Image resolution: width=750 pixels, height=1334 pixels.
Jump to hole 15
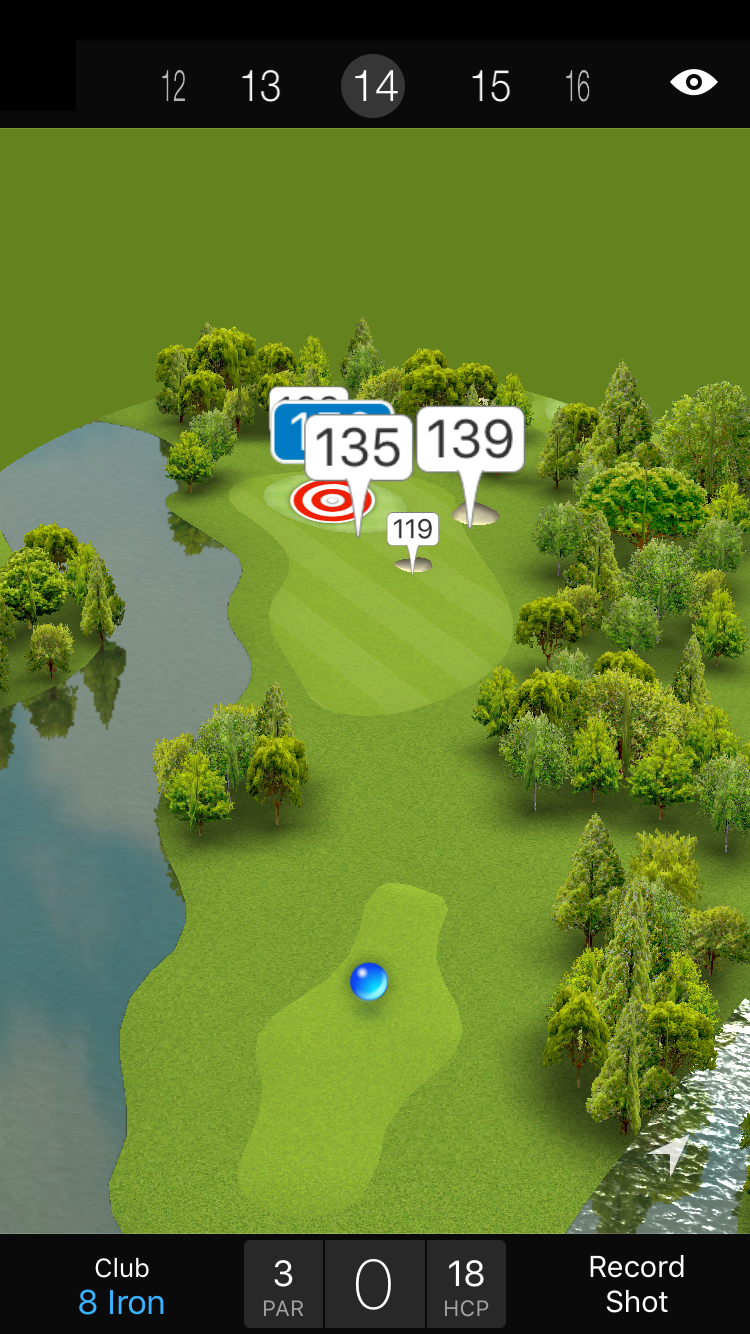tap(490, 87)
